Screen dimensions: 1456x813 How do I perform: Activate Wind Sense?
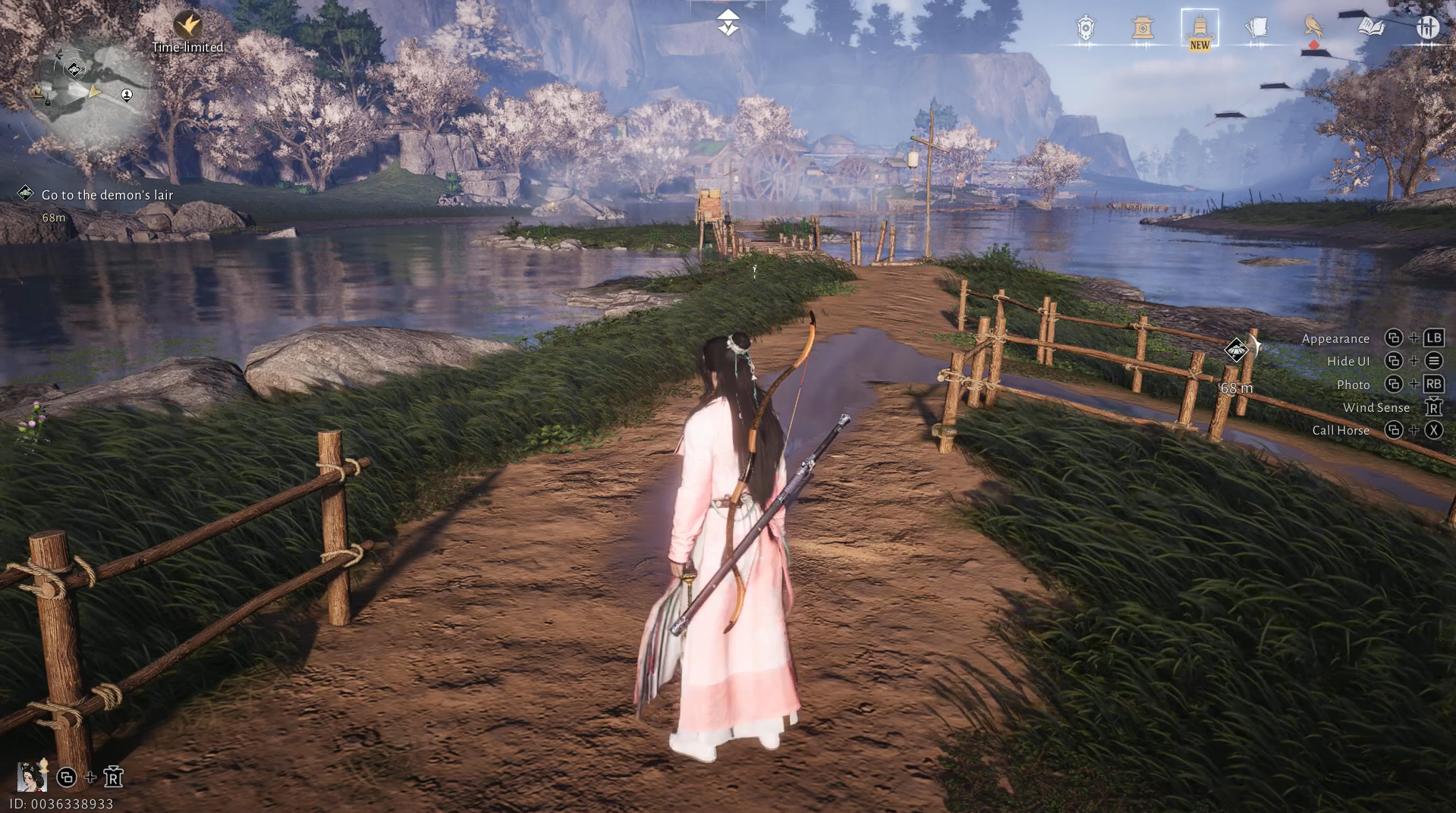click(x=1376, y=407)
